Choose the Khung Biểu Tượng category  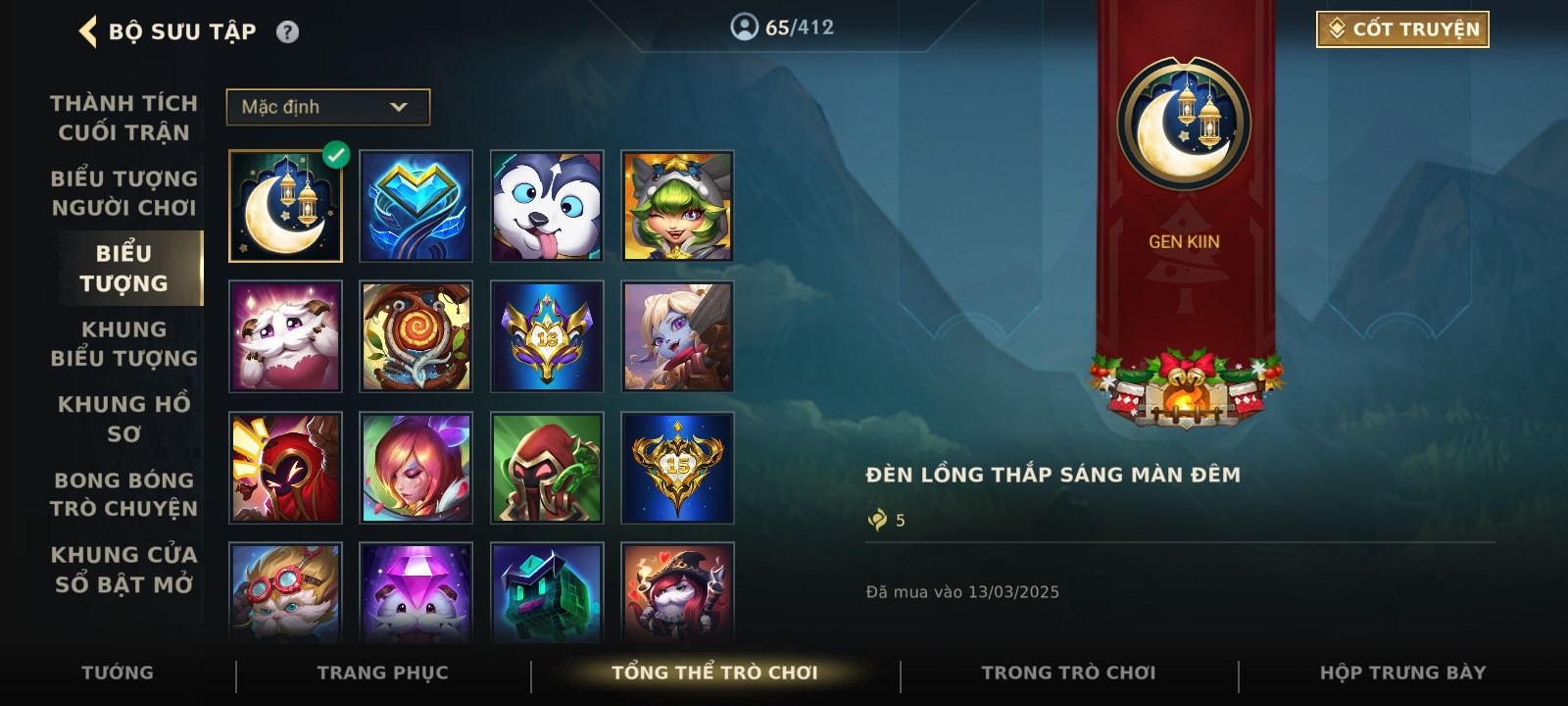point(123,343)
